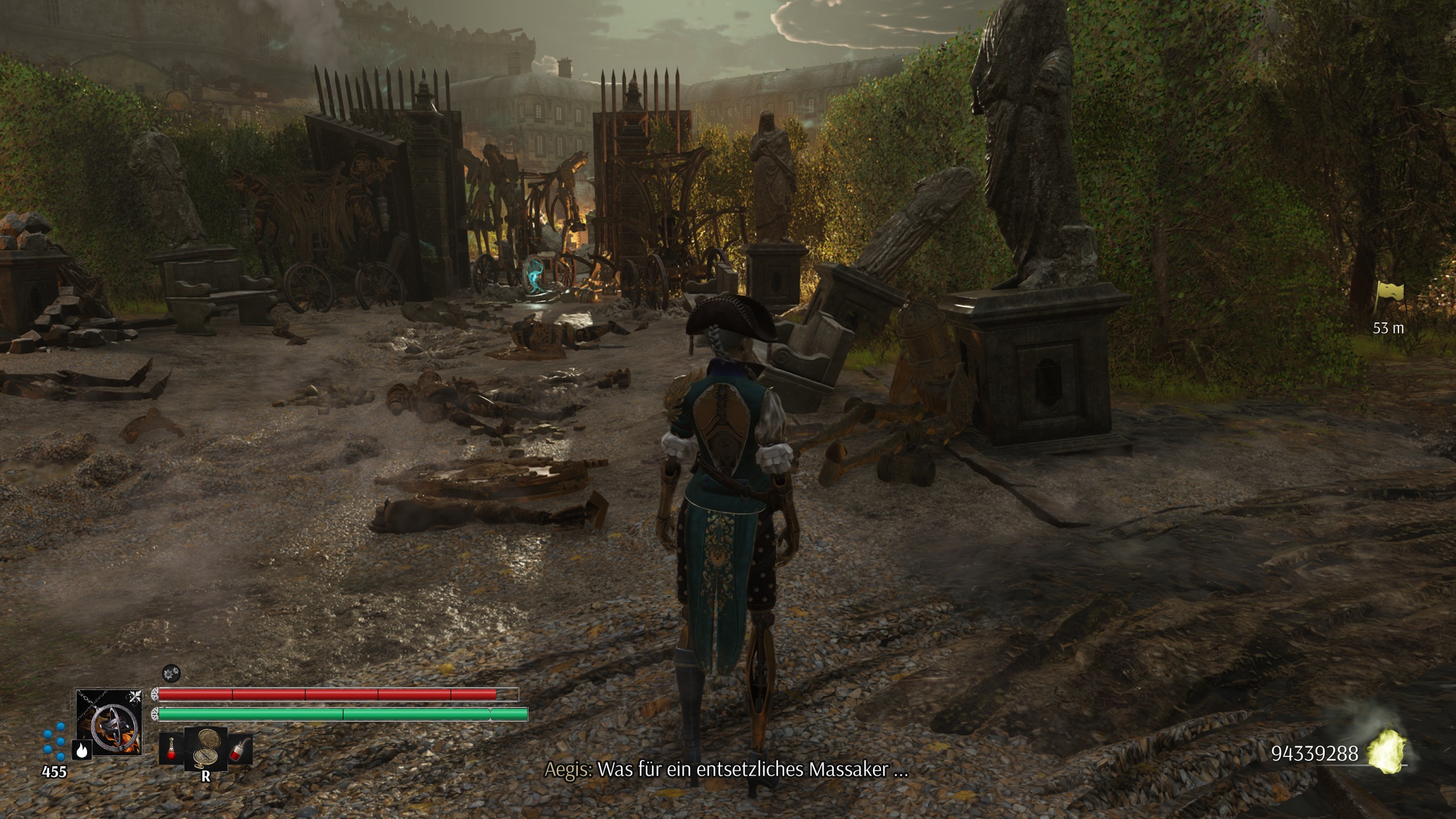Use the golden compass quick item
The height and width of the screenshot is (819, 1456).
tap(205, 748)
